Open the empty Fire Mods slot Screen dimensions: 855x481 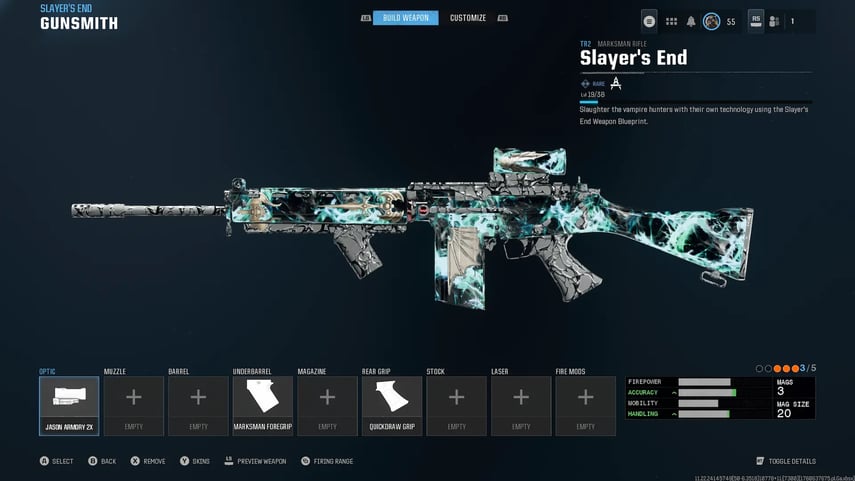tap(585, 405)
